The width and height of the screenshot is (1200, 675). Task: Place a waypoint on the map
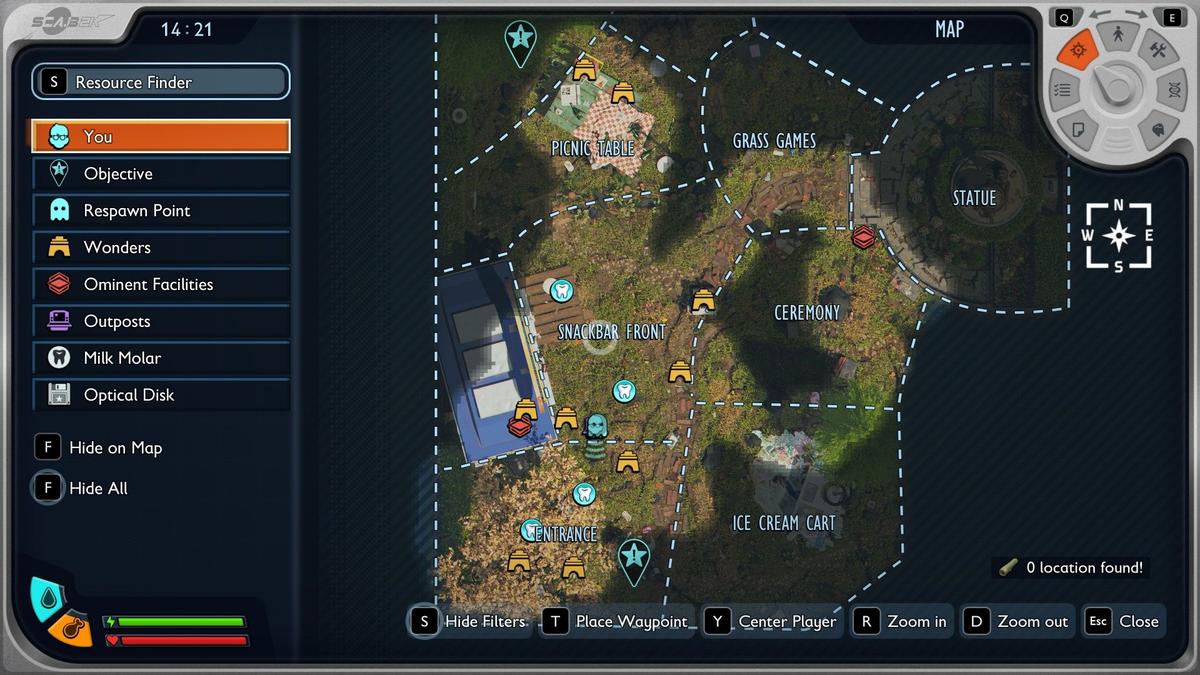[617, 621]
